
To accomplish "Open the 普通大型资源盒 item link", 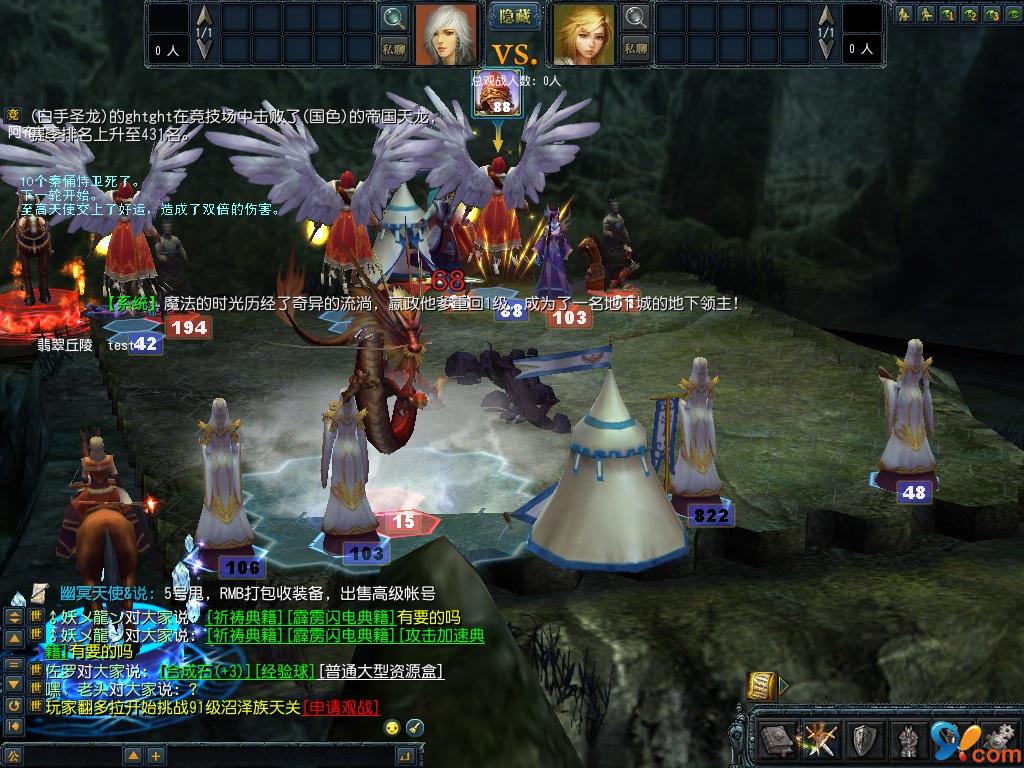I will click(x=381, y=671).
